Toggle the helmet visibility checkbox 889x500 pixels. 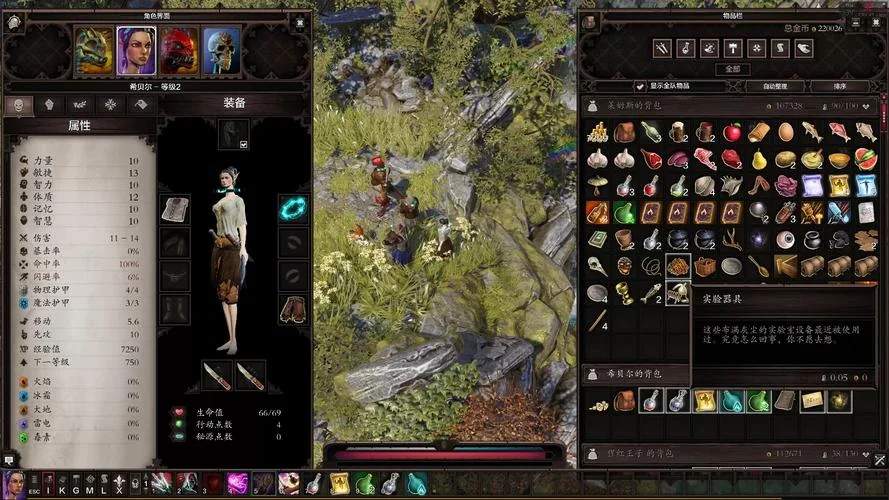243,144
